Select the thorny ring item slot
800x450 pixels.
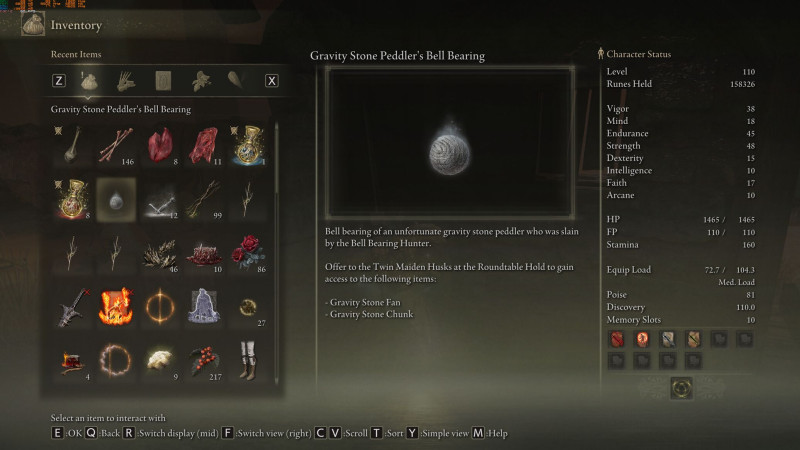[x=118, y=358]
